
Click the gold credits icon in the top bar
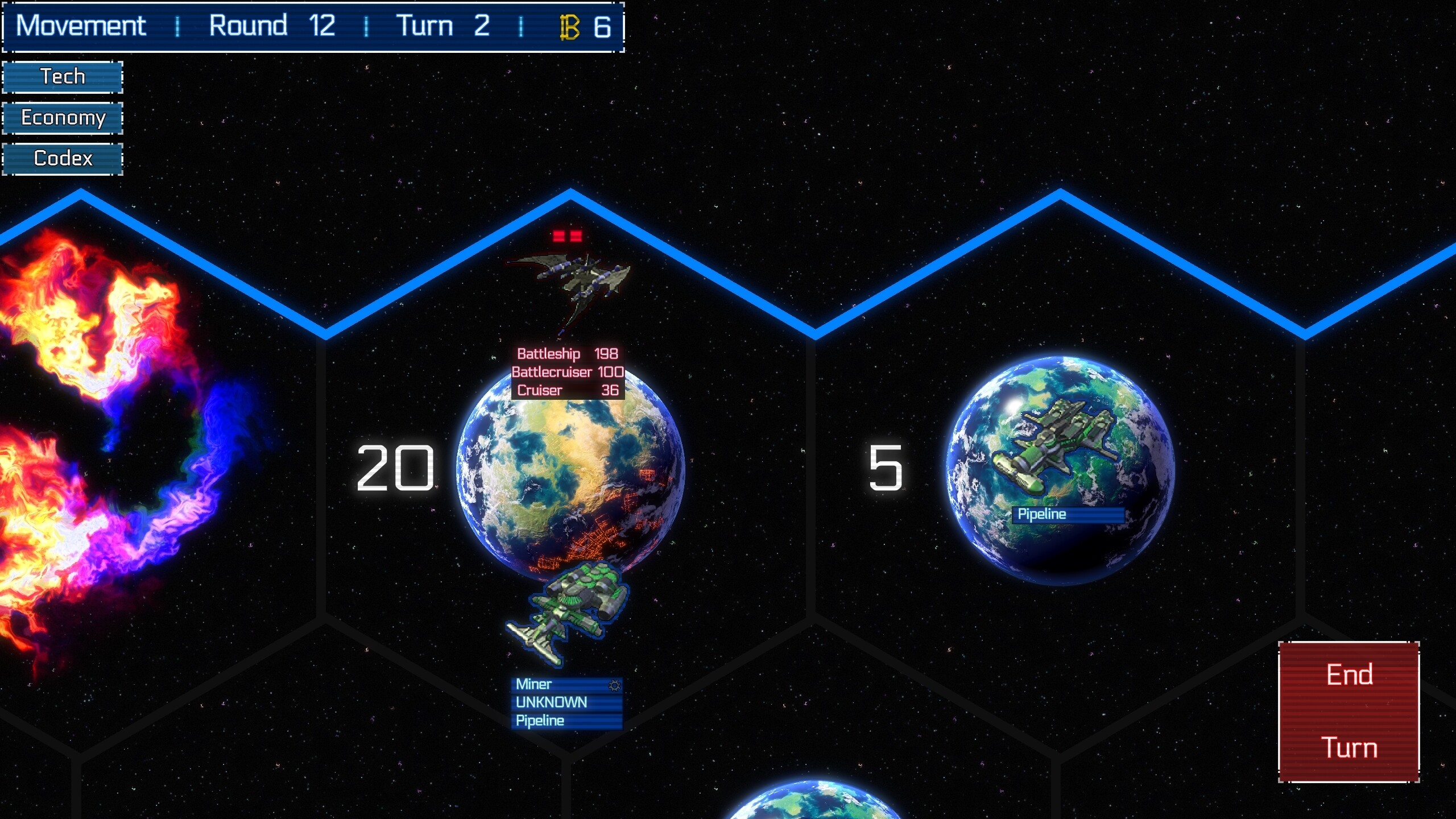coord(568,26)
